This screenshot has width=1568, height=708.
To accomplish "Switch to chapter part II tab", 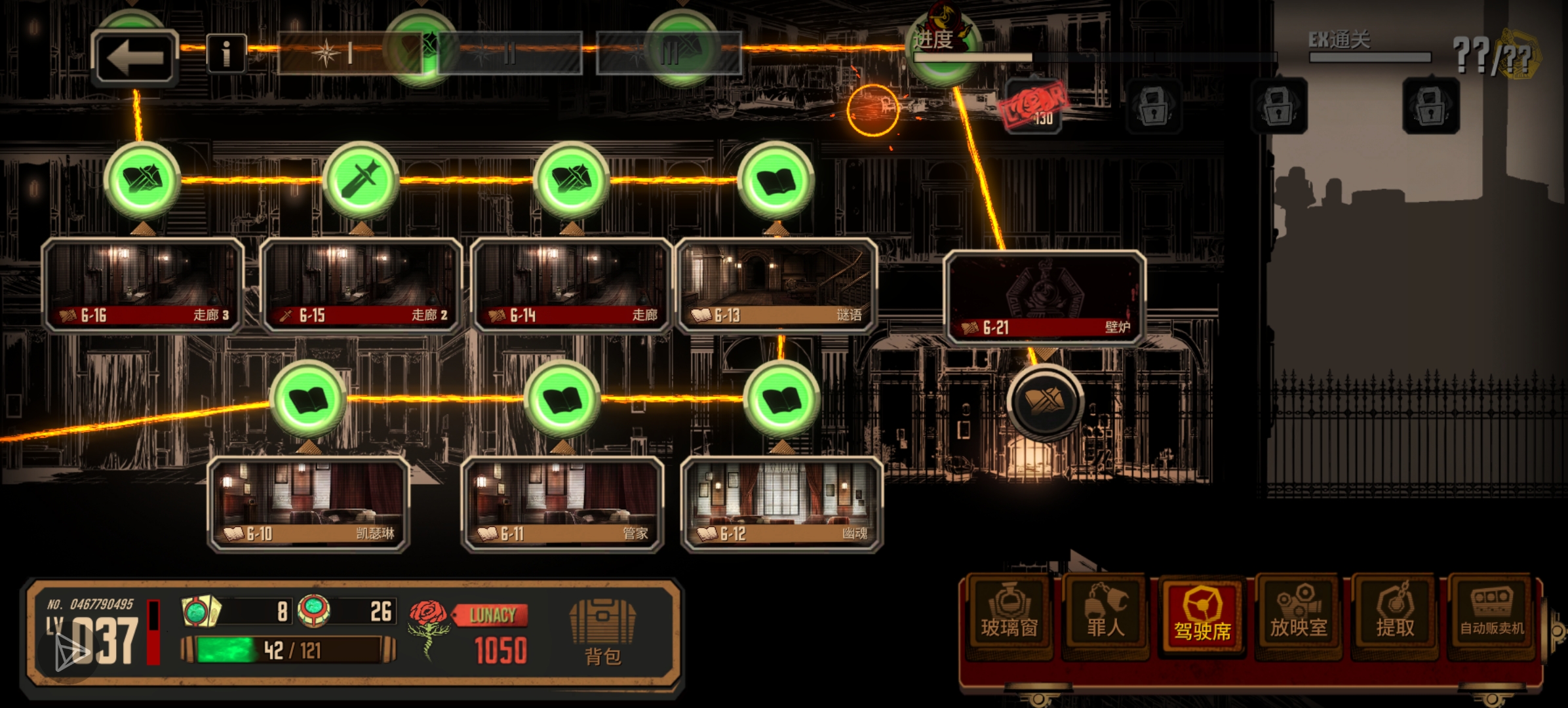I will point(509,53).
